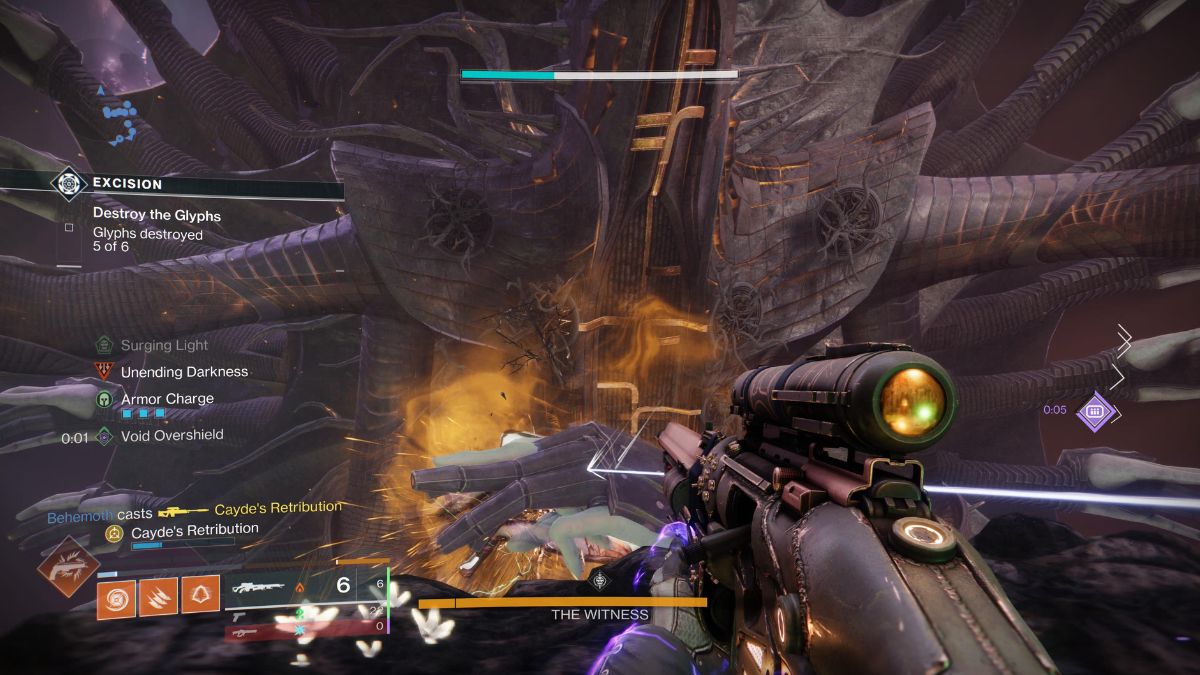Image resolution: width=1200 pixels, height=675 pixels.
Task: Trigger the class ability icon
Action: point(200,597)
